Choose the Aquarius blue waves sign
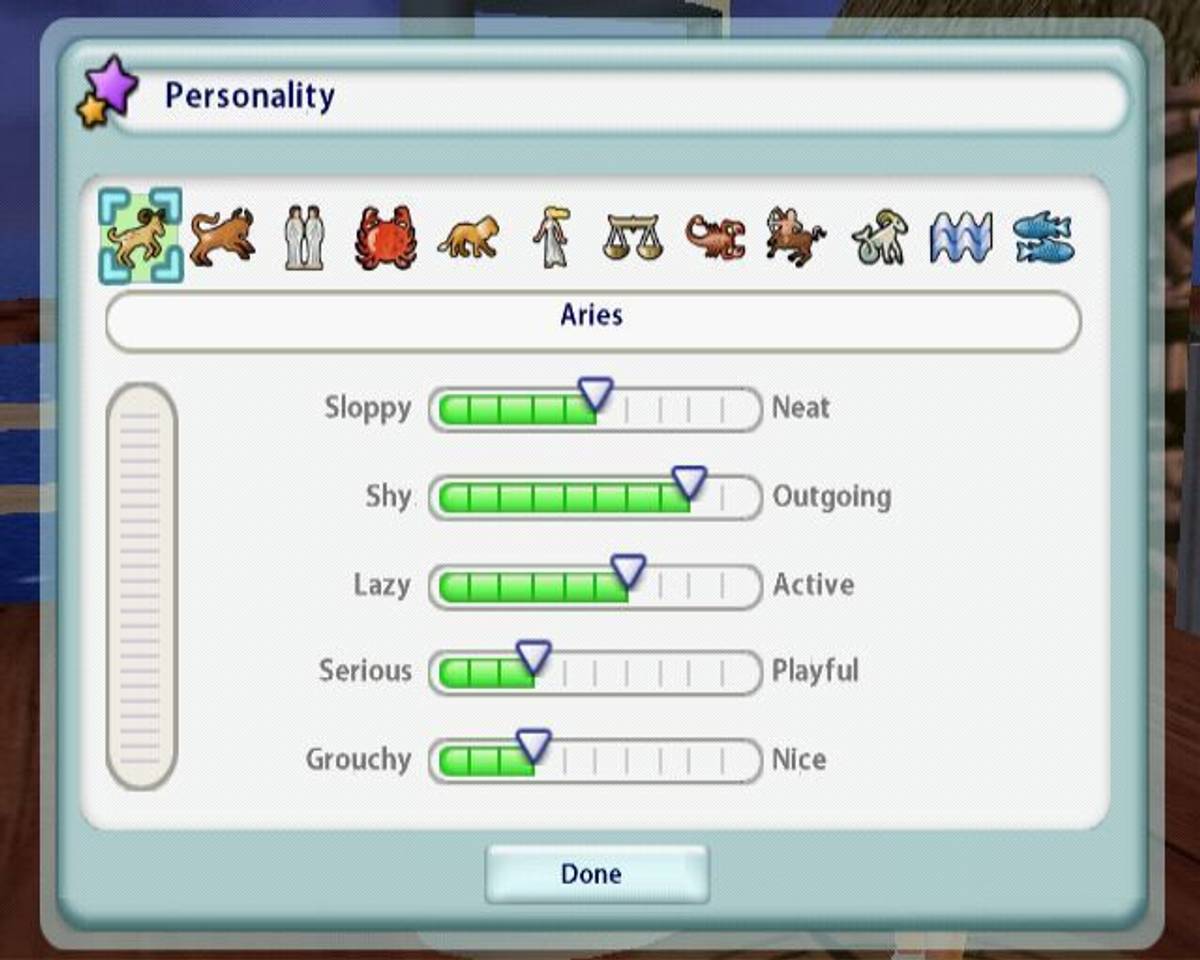1200x960 pixels. pyautogui.click(x=961, y=238)
